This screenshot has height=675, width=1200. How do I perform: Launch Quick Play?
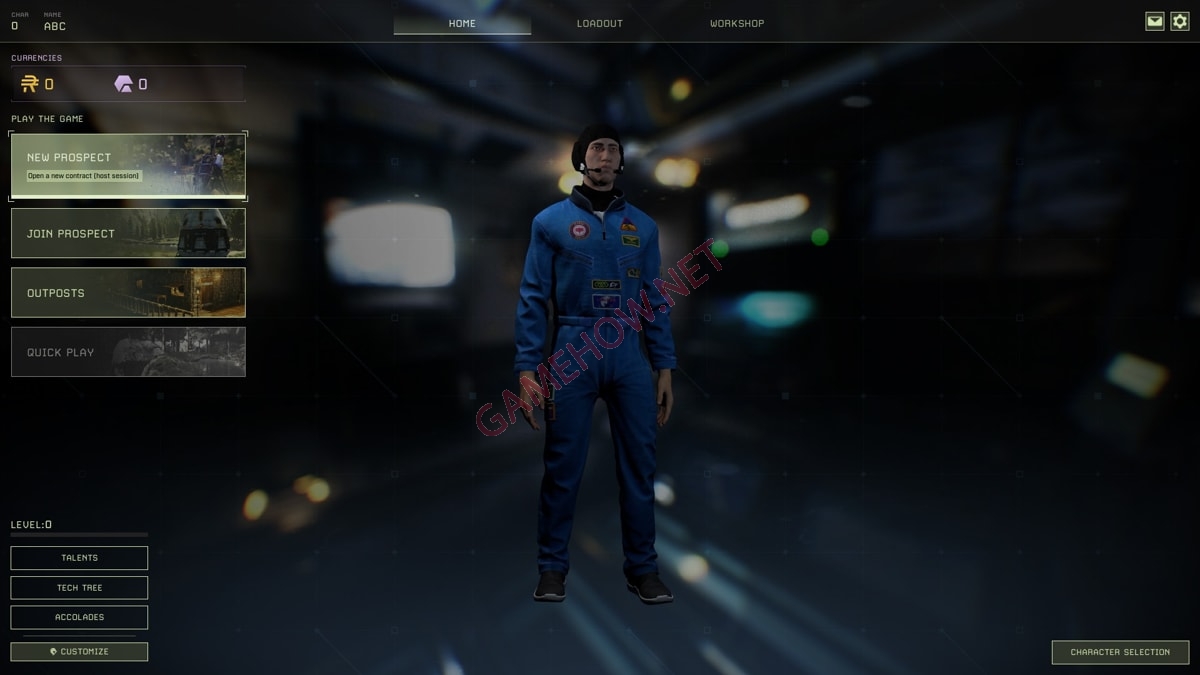coord(128,352)
